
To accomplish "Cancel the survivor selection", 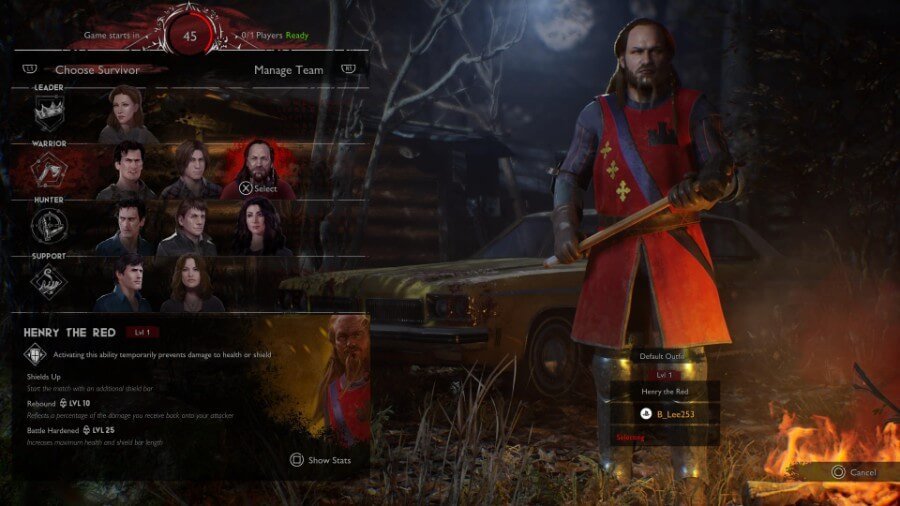I will 853,472.
